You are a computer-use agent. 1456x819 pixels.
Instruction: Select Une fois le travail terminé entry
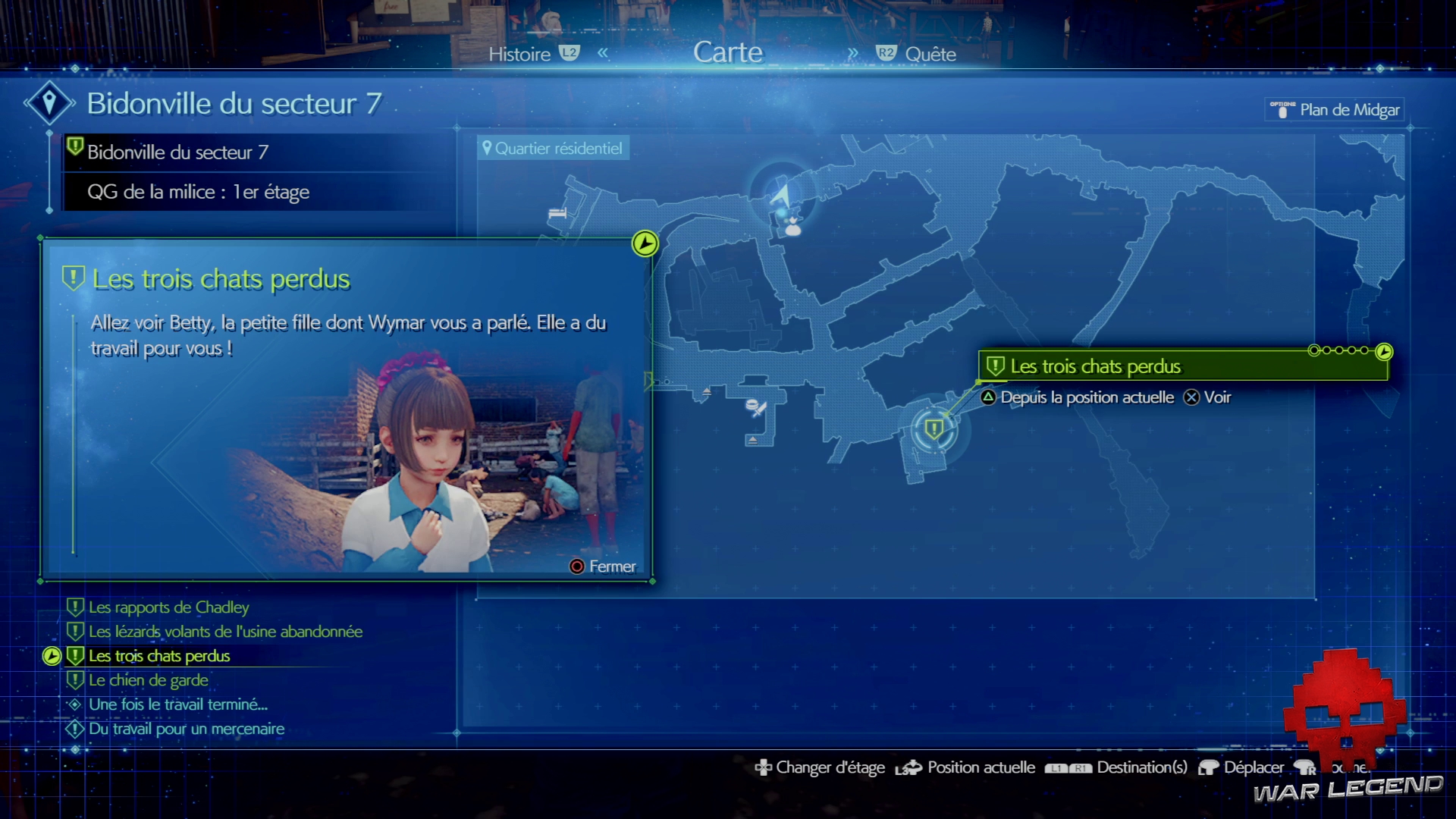(x=177, y=704)
